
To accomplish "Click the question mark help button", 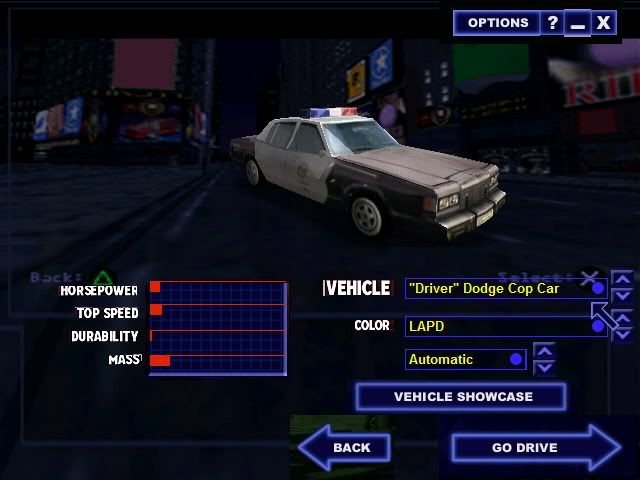I will point(553,23).
